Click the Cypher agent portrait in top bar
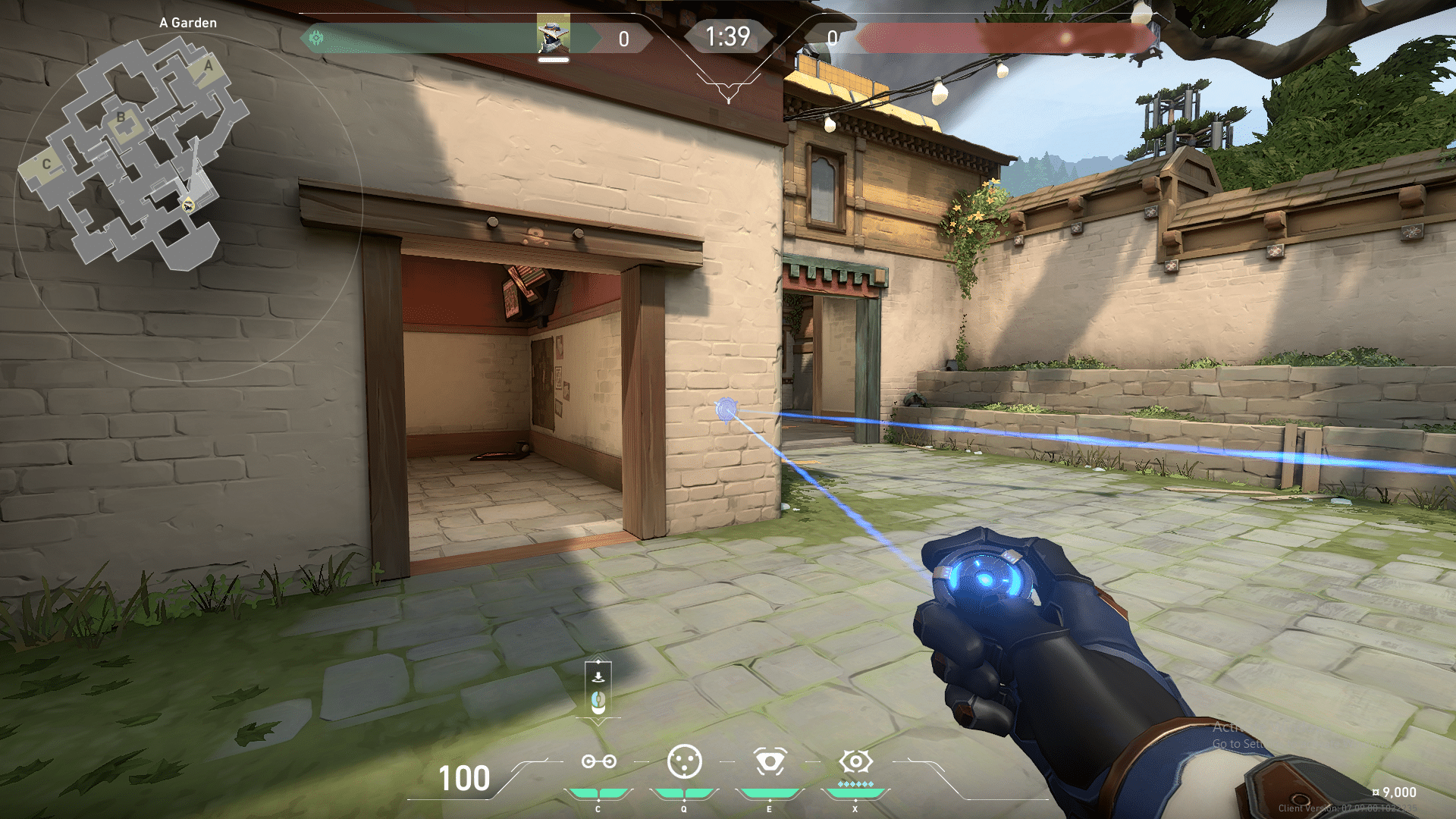This screenshot has width=1456, height=819. [553, 36]
